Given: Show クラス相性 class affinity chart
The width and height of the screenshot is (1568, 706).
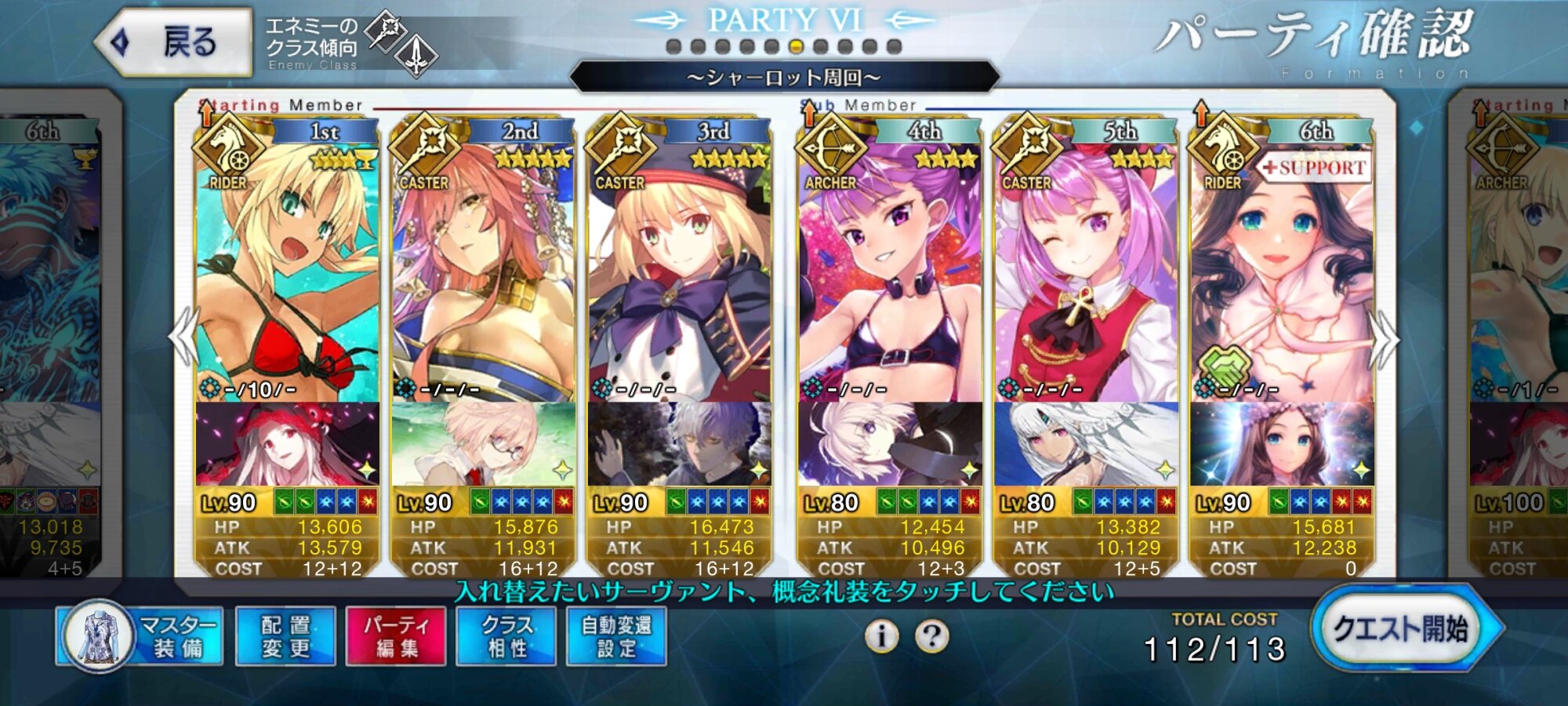Looking at the screenshot, I should tap(506, 636).
